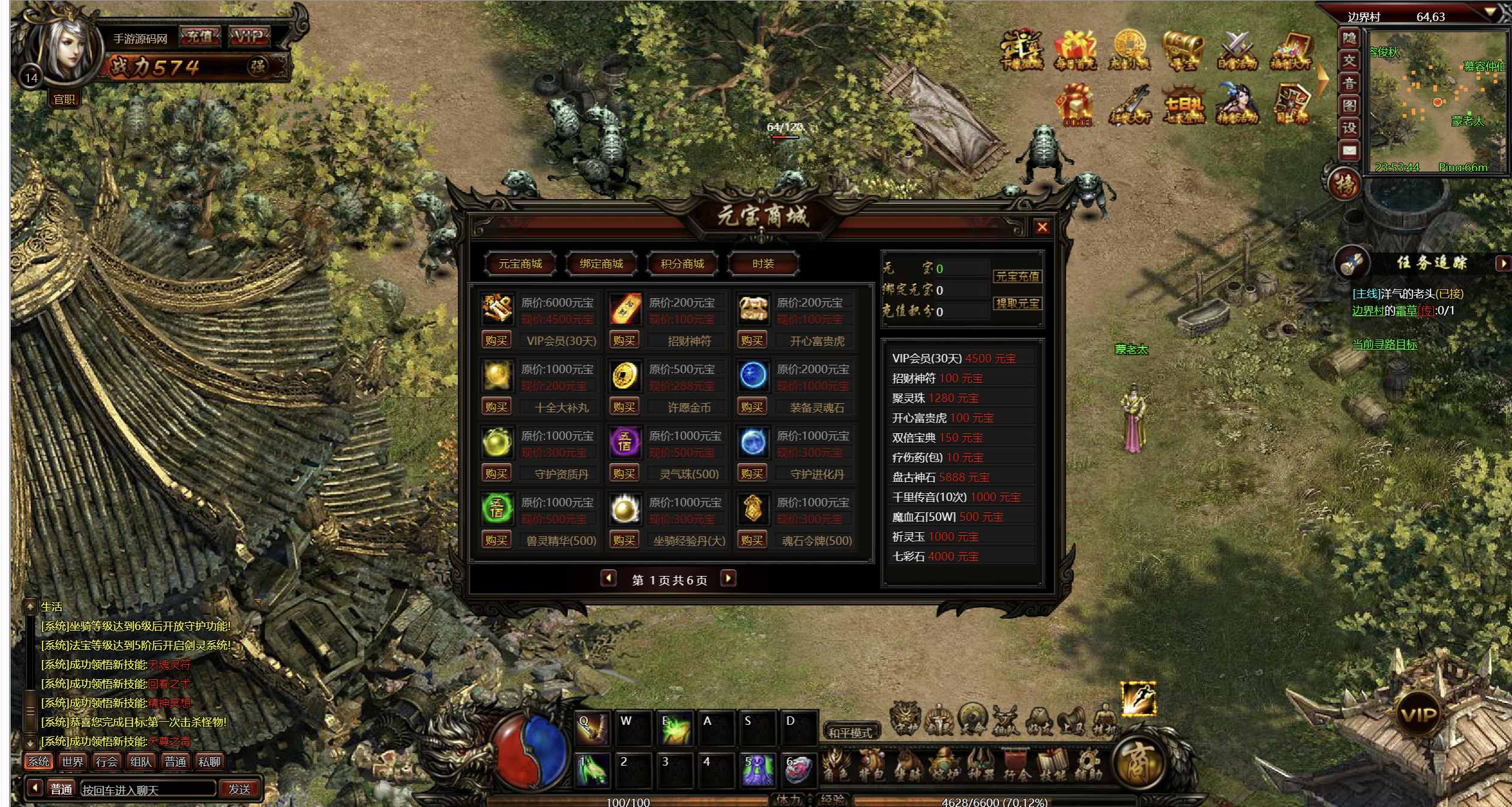Switch chat to the 世界 channel
The height and width of the screenshot is (807, 1512).
(73, 762)
